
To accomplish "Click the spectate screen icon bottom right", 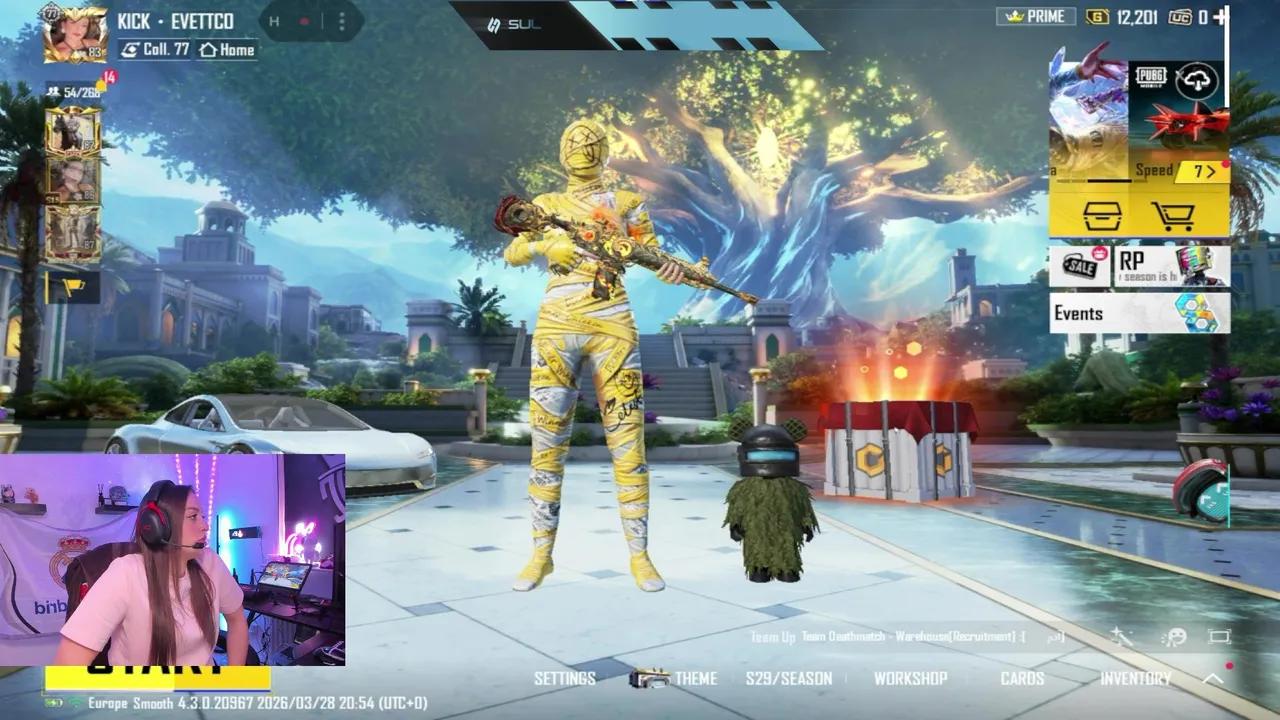I will click(x=1218, y=636).
